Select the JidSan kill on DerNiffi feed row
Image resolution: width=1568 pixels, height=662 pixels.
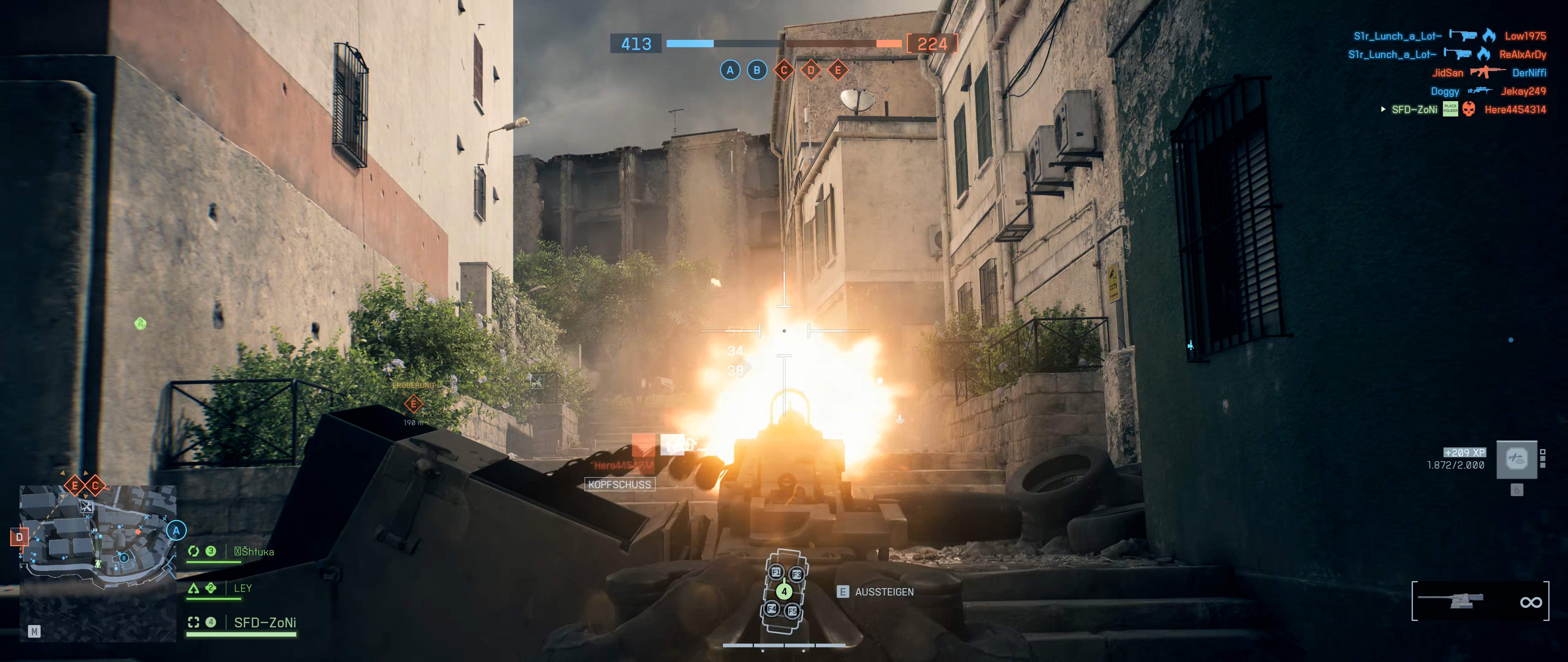(1488, 72)
